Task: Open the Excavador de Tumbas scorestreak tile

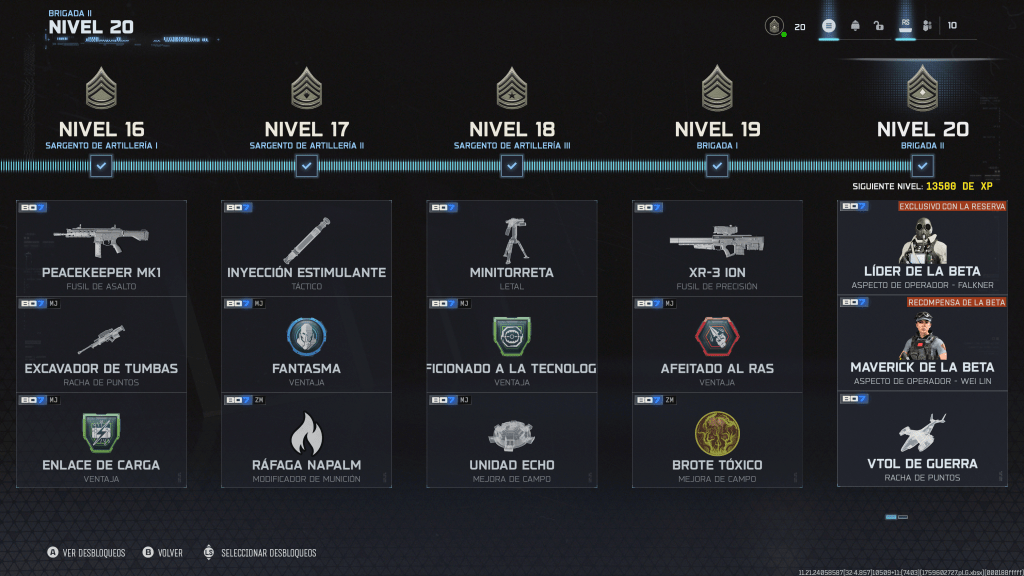Action: pyautogui.click(x=102, y=344)
